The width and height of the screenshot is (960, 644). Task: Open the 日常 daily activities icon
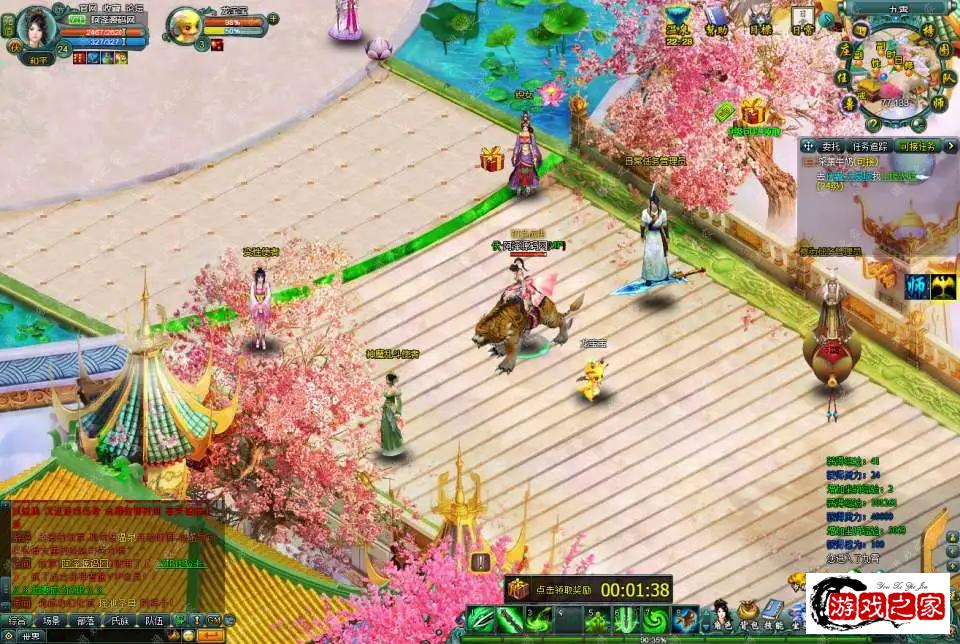(x=803, y=18)
